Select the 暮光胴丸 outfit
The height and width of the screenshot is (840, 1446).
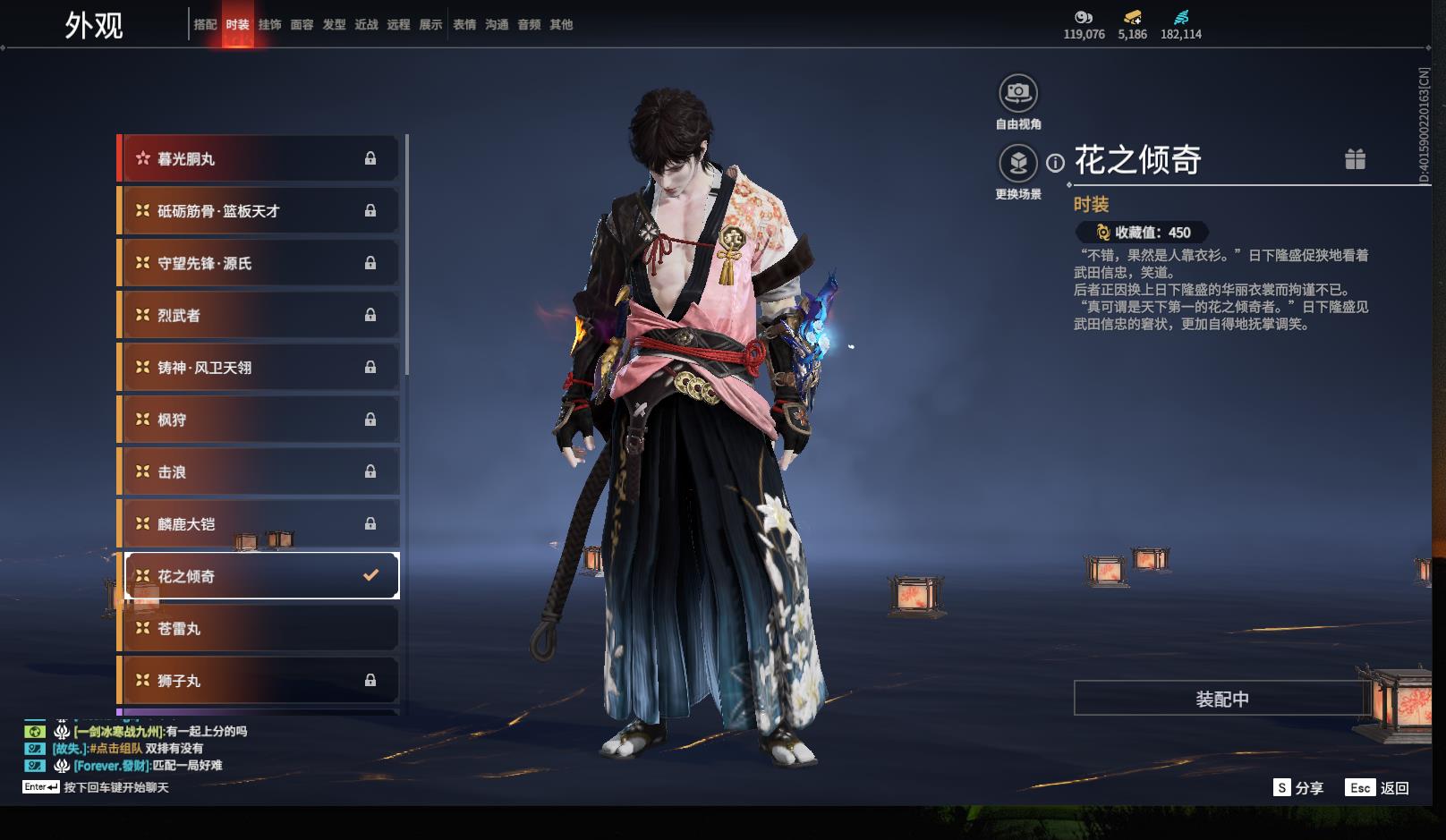259,158
